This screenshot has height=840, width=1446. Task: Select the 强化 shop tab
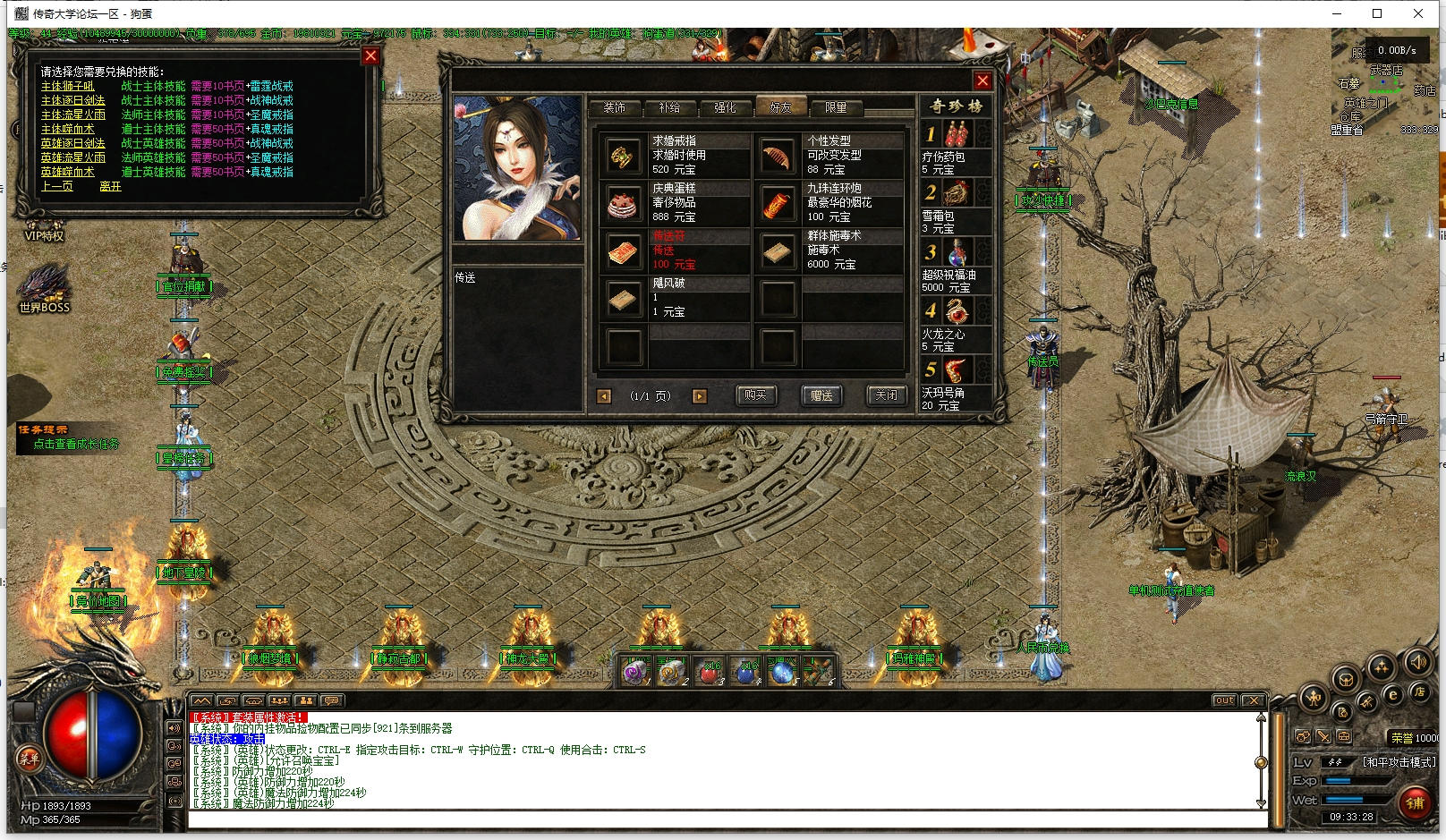click(725, 107)
